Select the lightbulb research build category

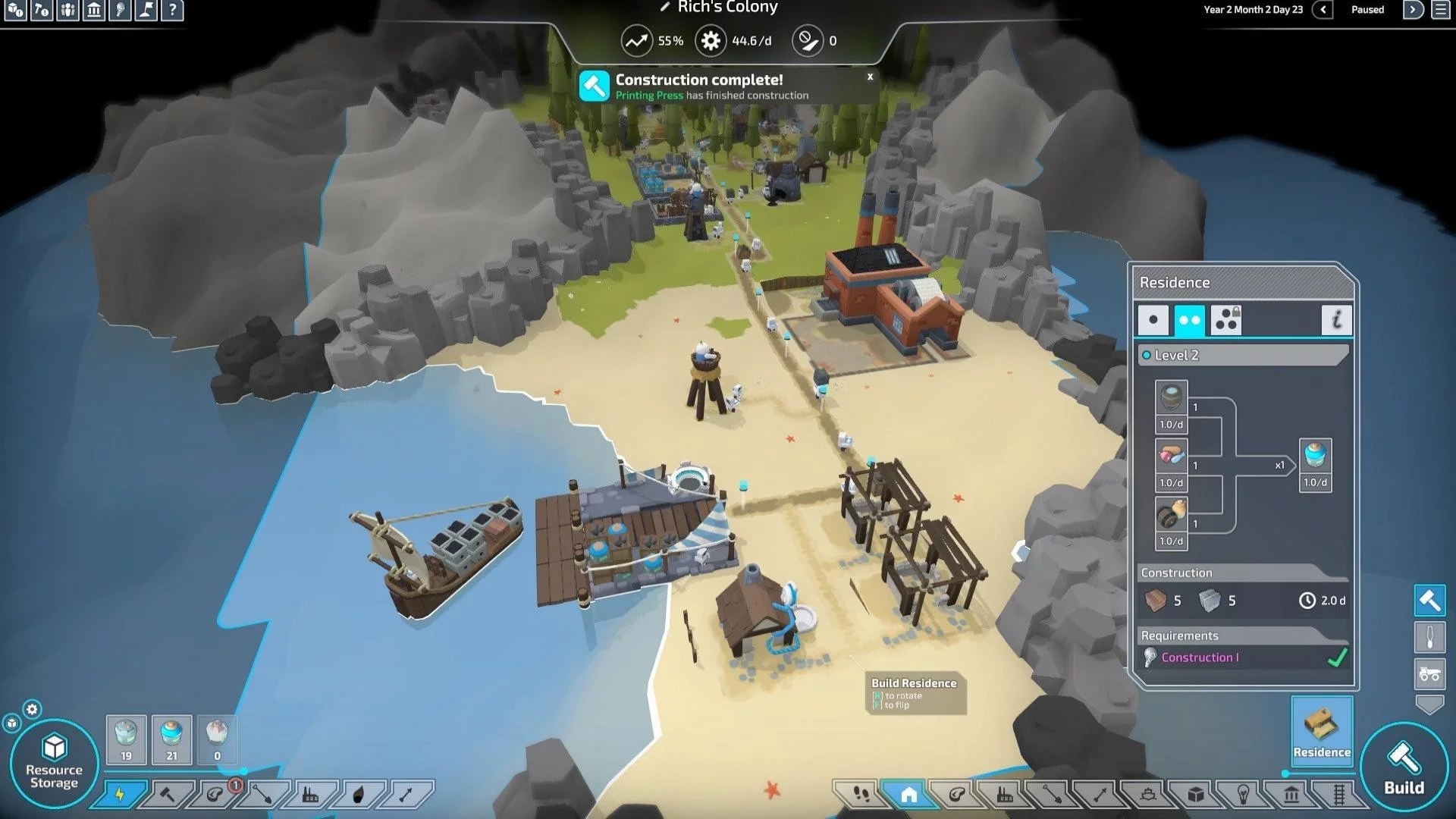[x=1243, y=794]
